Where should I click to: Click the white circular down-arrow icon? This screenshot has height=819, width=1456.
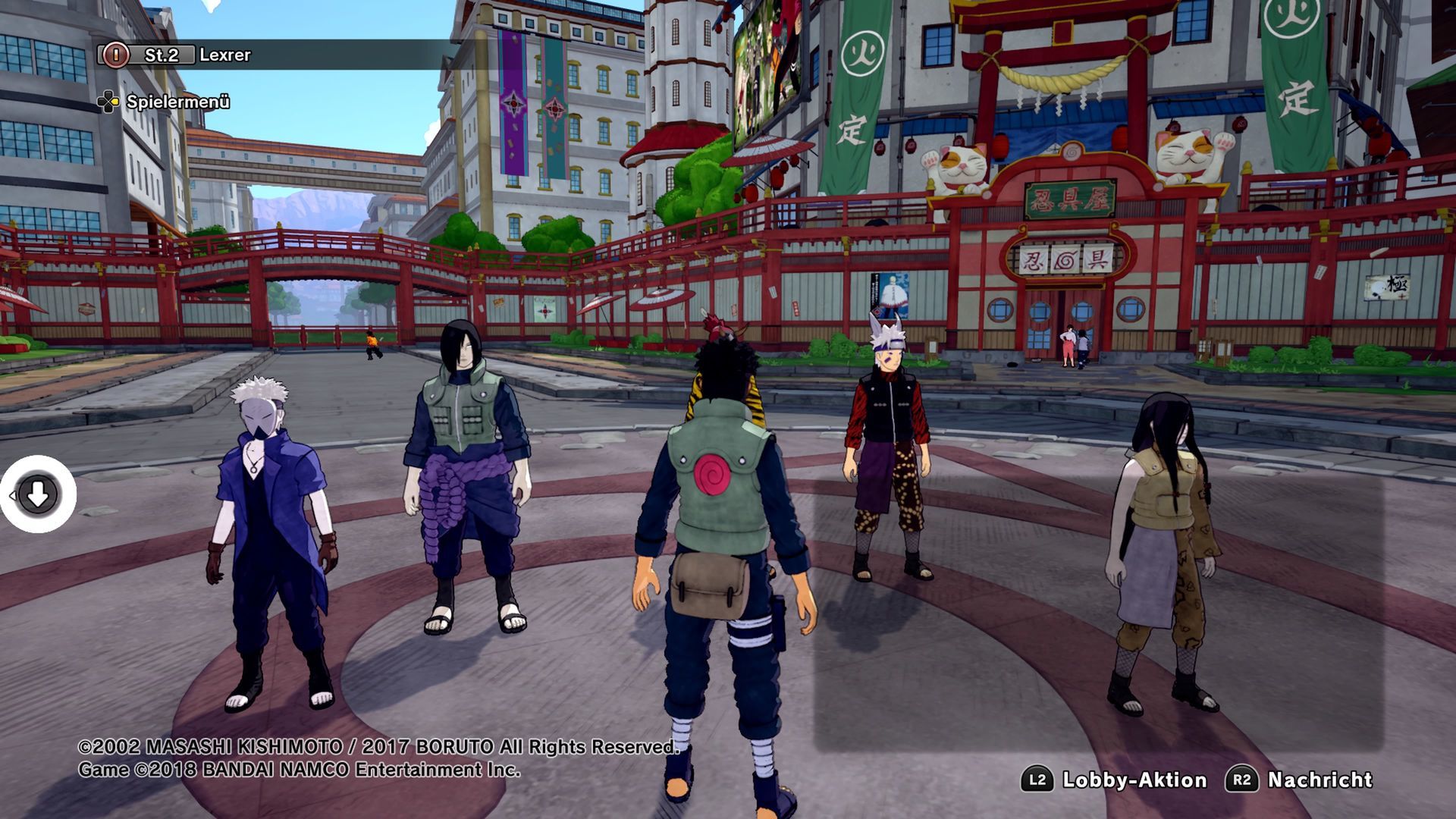37,494
